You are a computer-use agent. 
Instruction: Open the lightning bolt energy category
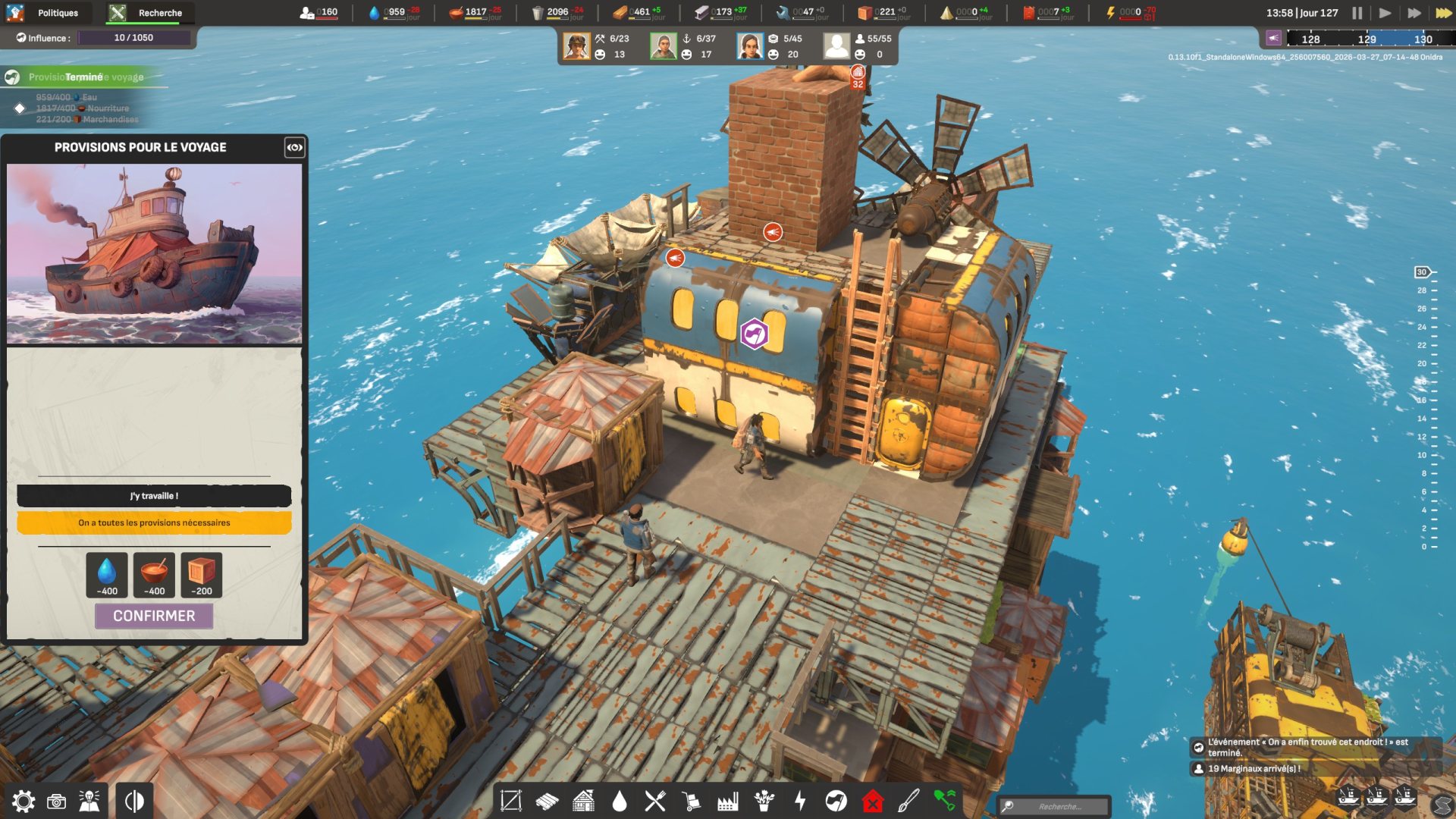click(800, 801)
